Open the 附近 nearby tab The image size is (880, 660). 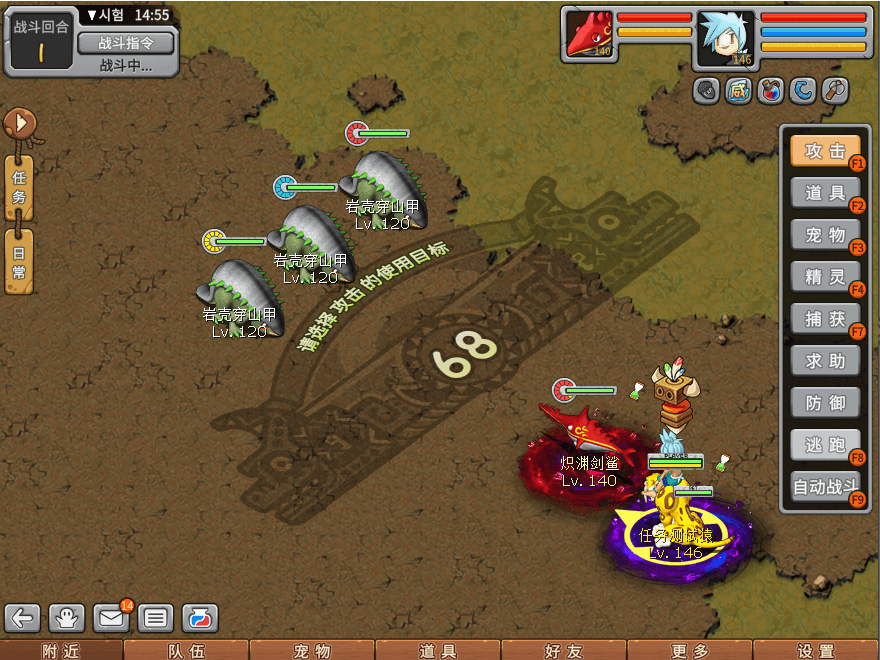[62, 651]
